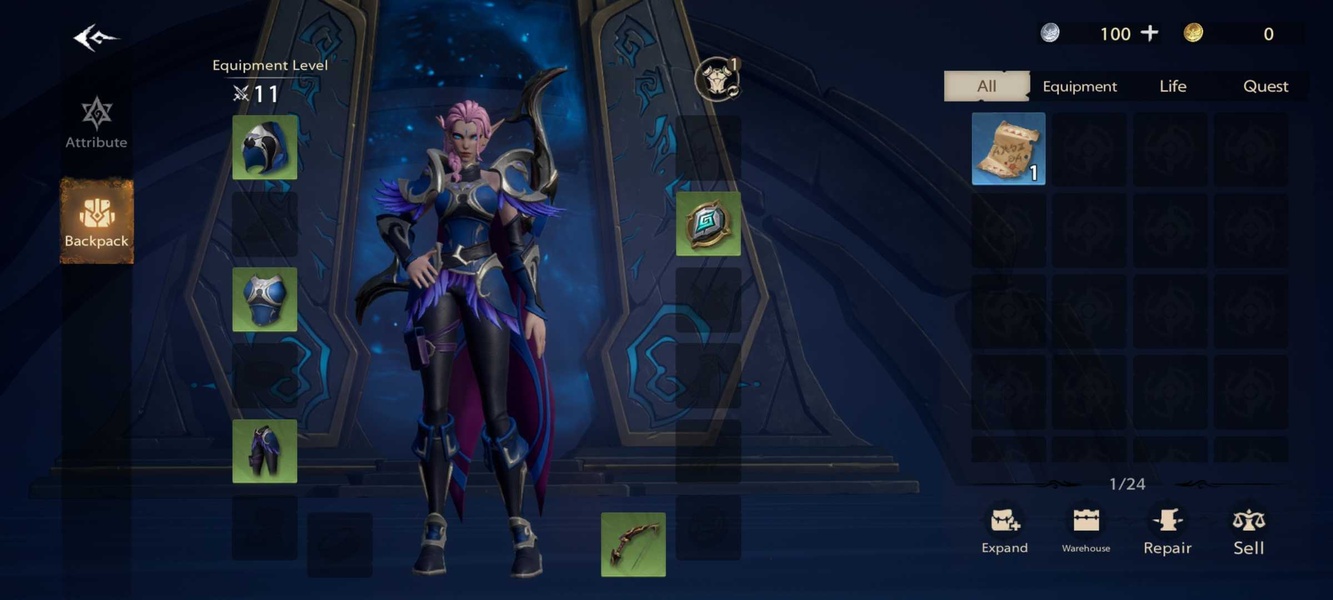The height and width of the screenshot is (600, 1333).
Task: Inspect the equipped blue helmet slot
Action: pos(265,147)
